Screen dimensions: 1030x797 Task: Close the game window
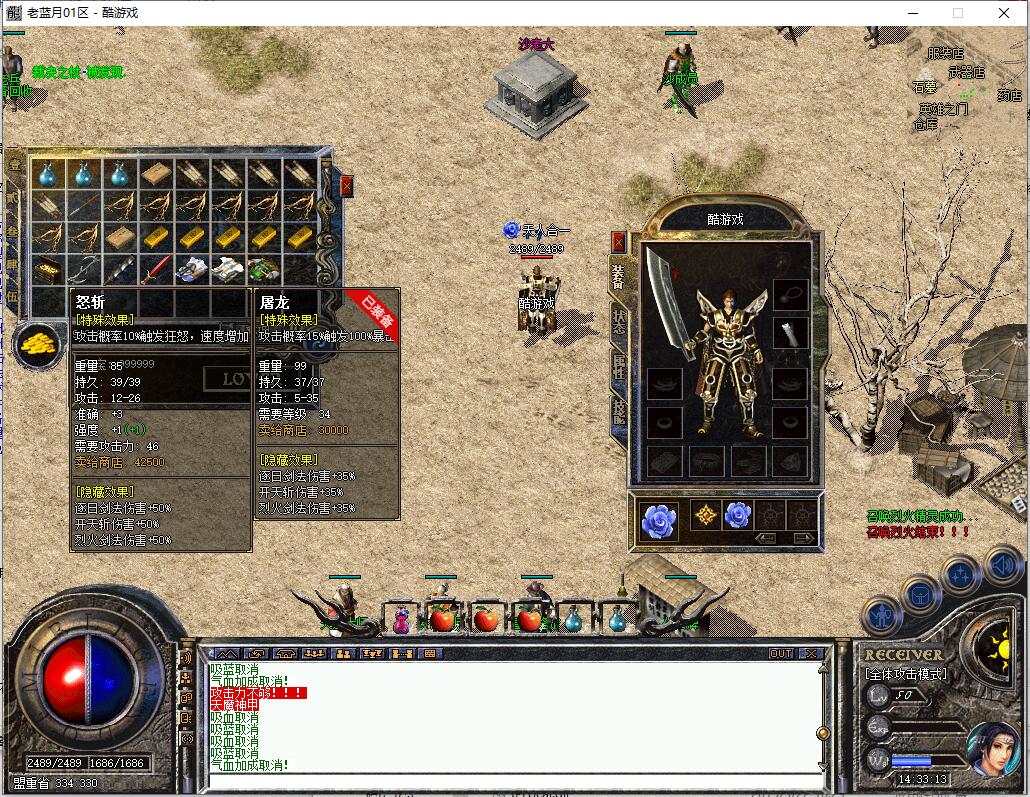tap(1004, 13)
